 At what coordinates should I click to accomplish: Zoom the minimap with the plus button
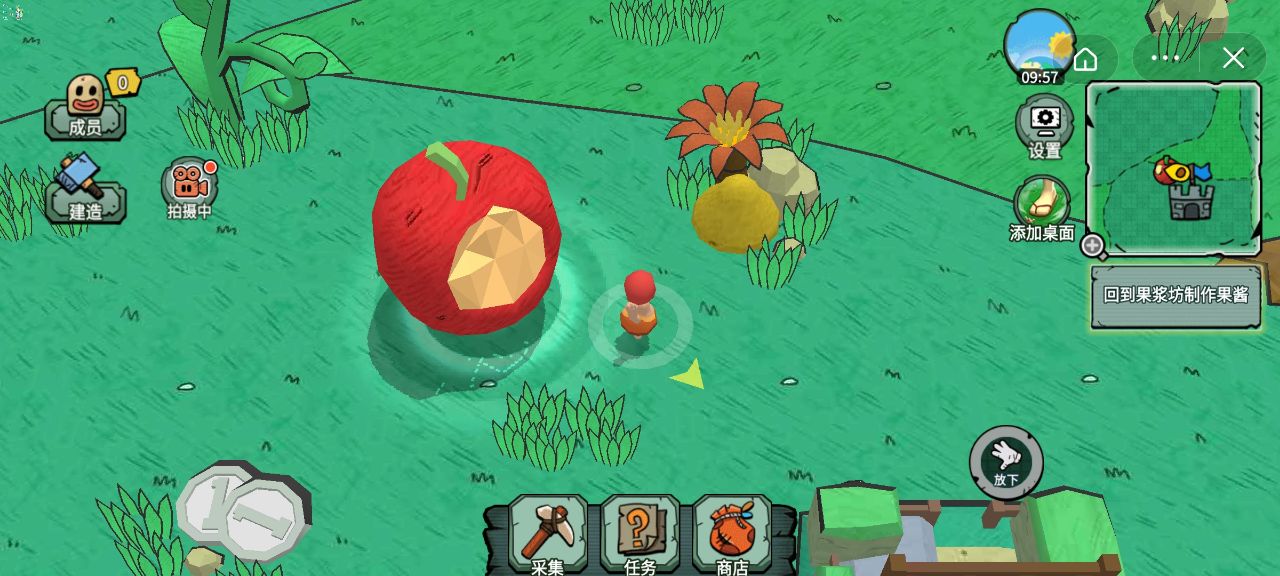(1093, 245)
